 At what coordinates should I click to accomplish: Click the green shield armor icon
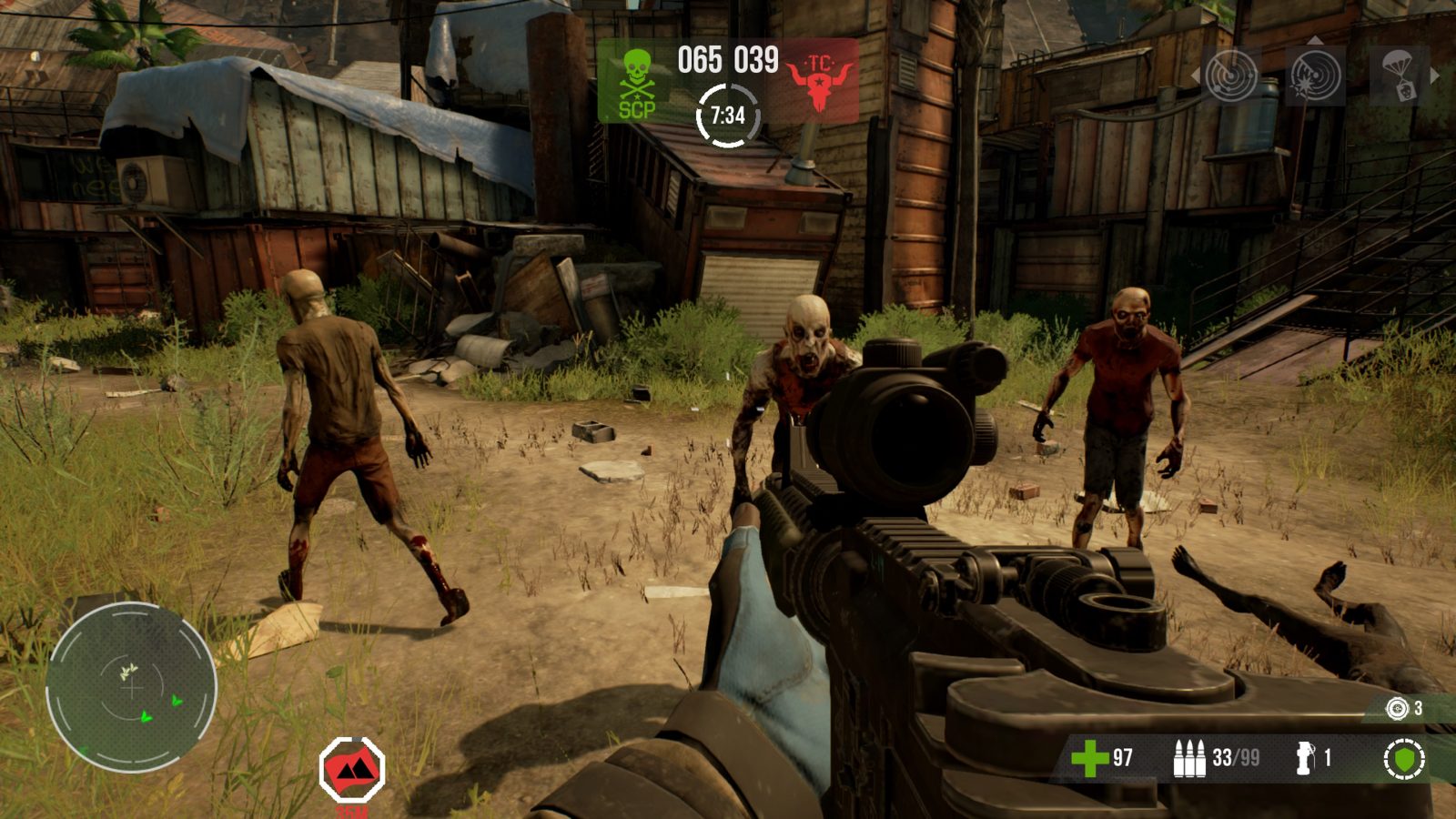pyautogui.click(x=1404, y=758)
